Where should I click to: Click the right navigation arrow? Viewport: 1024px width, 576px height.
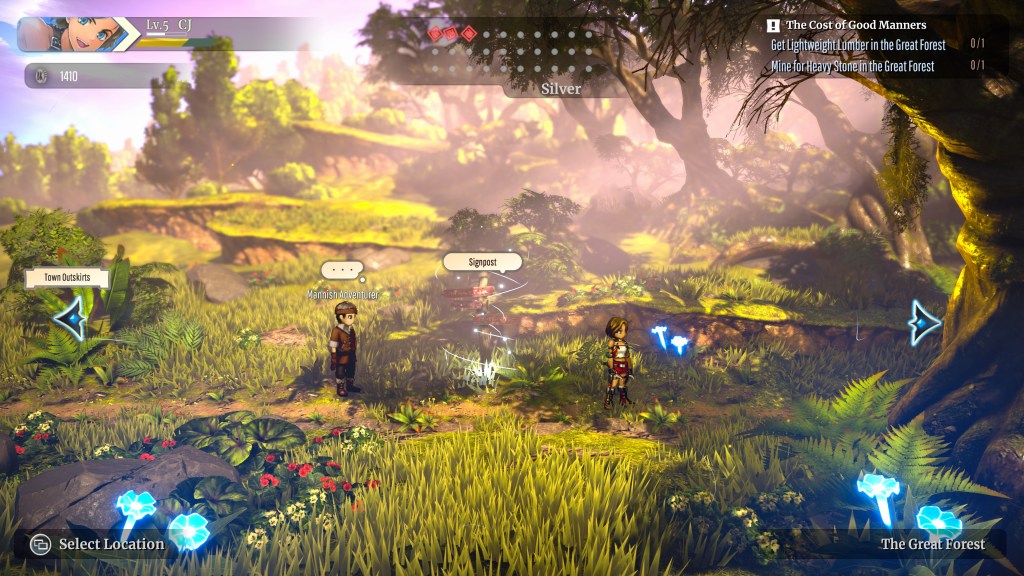pyautogui.click(x=924, y=322)
